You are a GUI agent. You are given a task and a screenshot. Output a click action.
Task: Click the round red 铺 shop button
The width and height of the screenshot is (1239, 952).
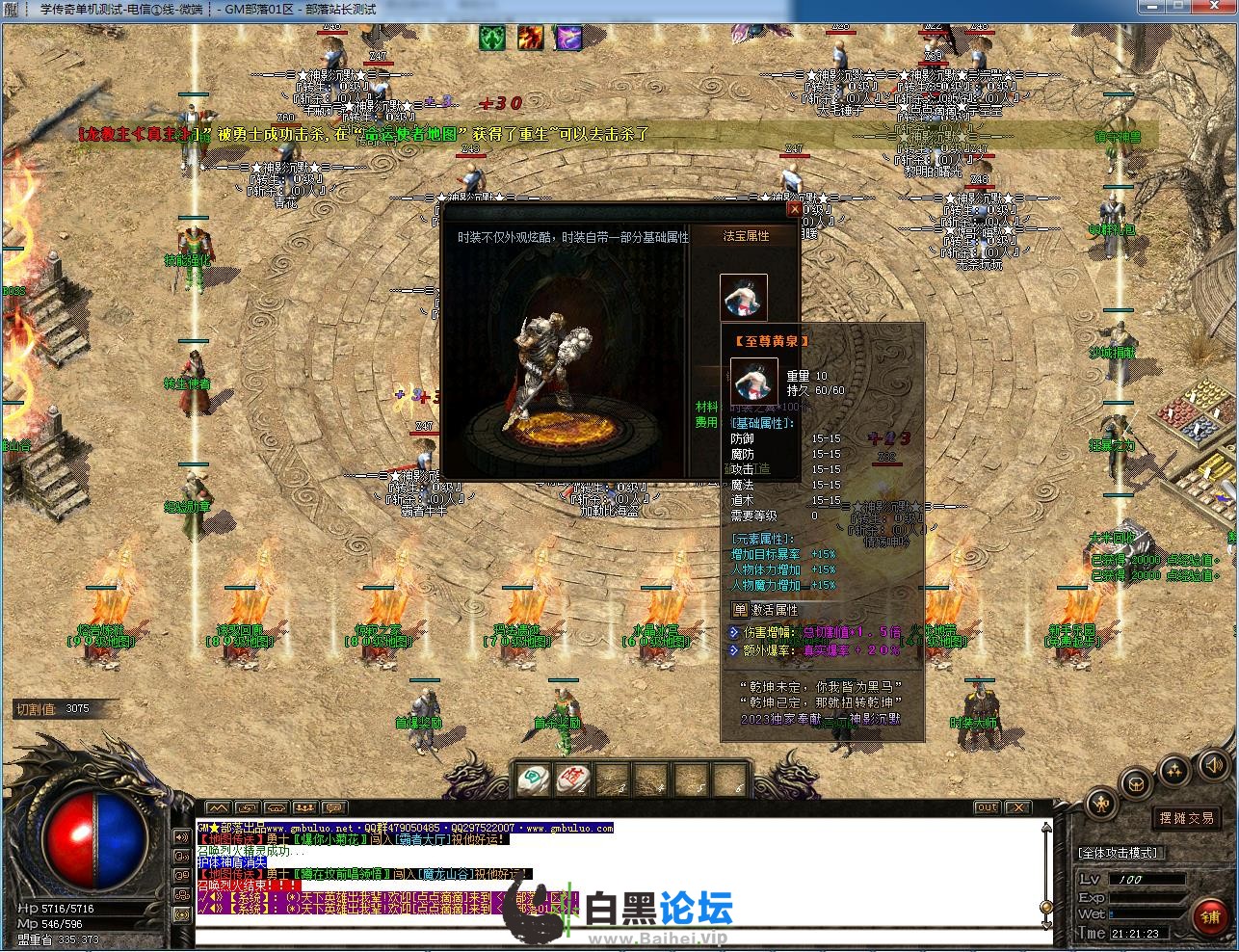point(1210,917)
